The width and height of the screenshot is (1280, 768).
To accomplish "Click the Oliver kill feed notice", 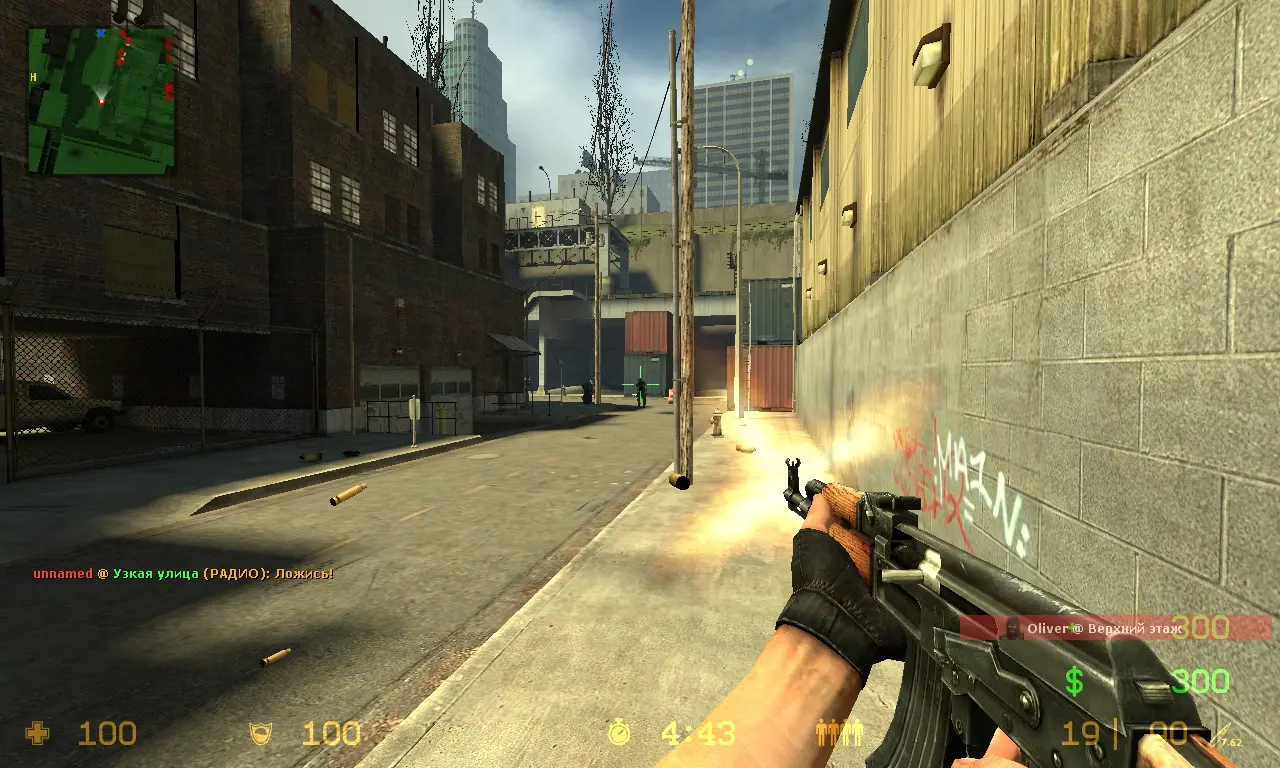I will pos(1115,628).
